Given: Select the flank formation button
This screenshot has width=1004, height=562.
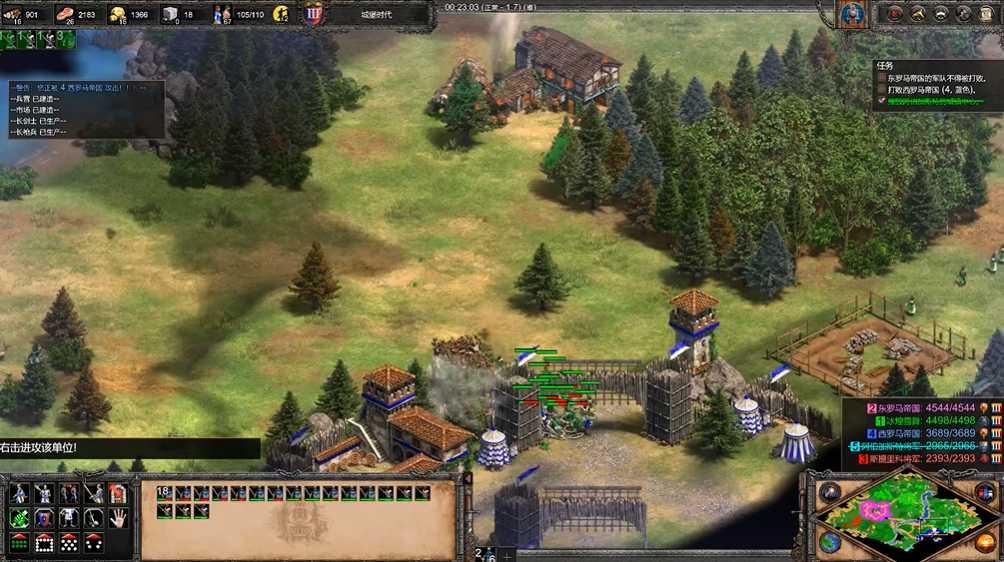Looking at the screenshot, I should [x=94, y=543].
